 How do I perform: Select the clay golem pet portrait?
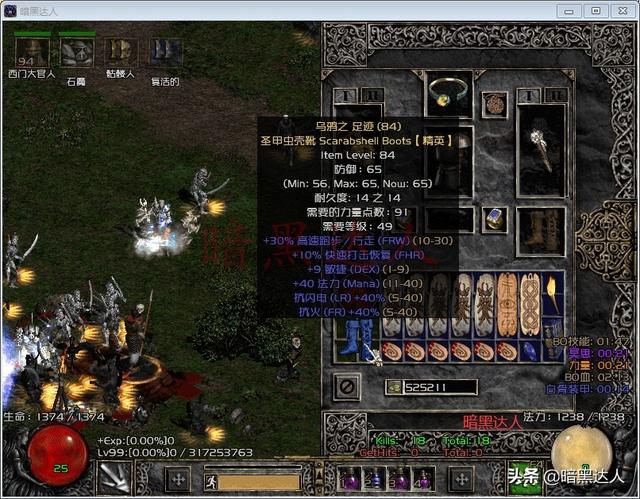(77, 50)
